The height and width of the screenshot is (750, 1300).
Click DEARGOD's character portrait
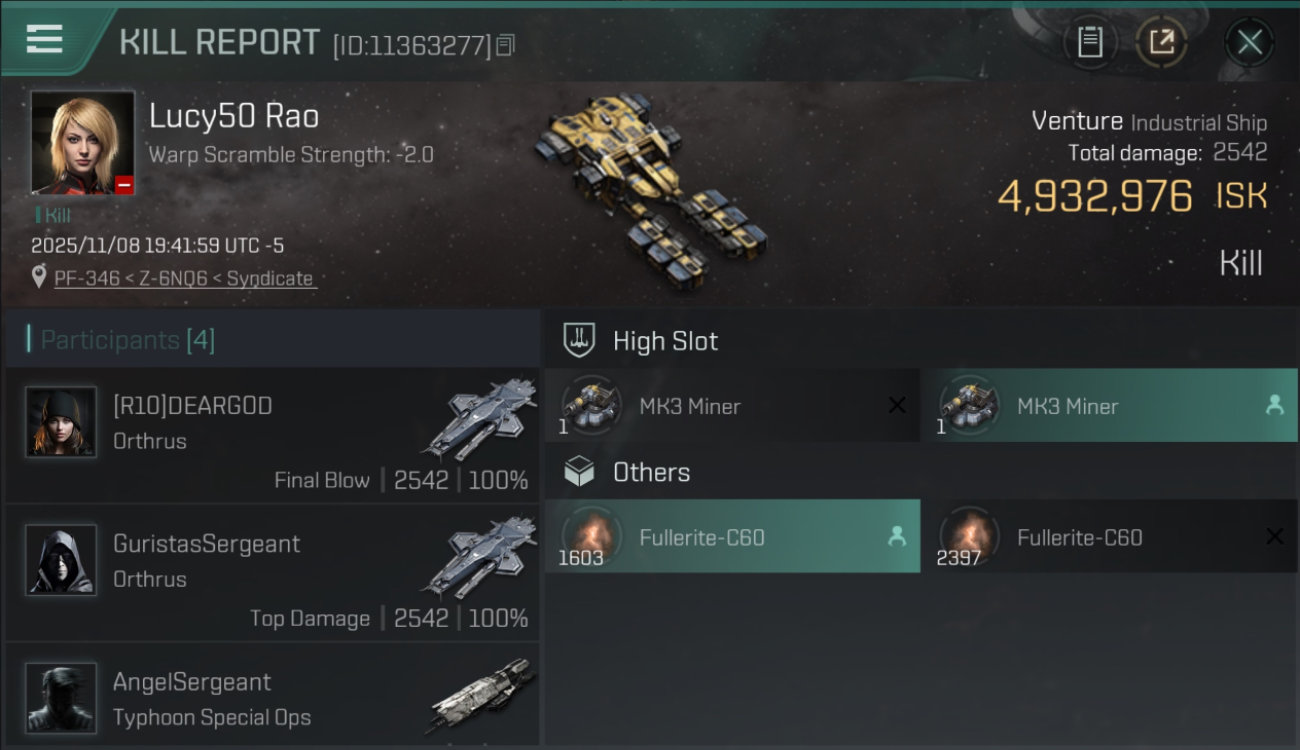click(x=60, y=422)
